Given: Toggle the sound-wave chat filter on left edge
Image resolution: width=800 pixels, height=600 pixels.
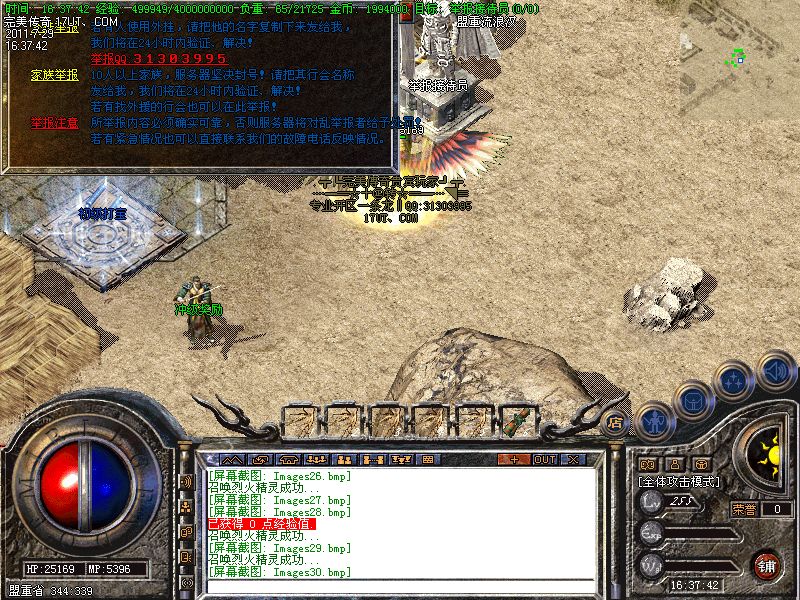Looking at the screenshot, I should [186, 480].
